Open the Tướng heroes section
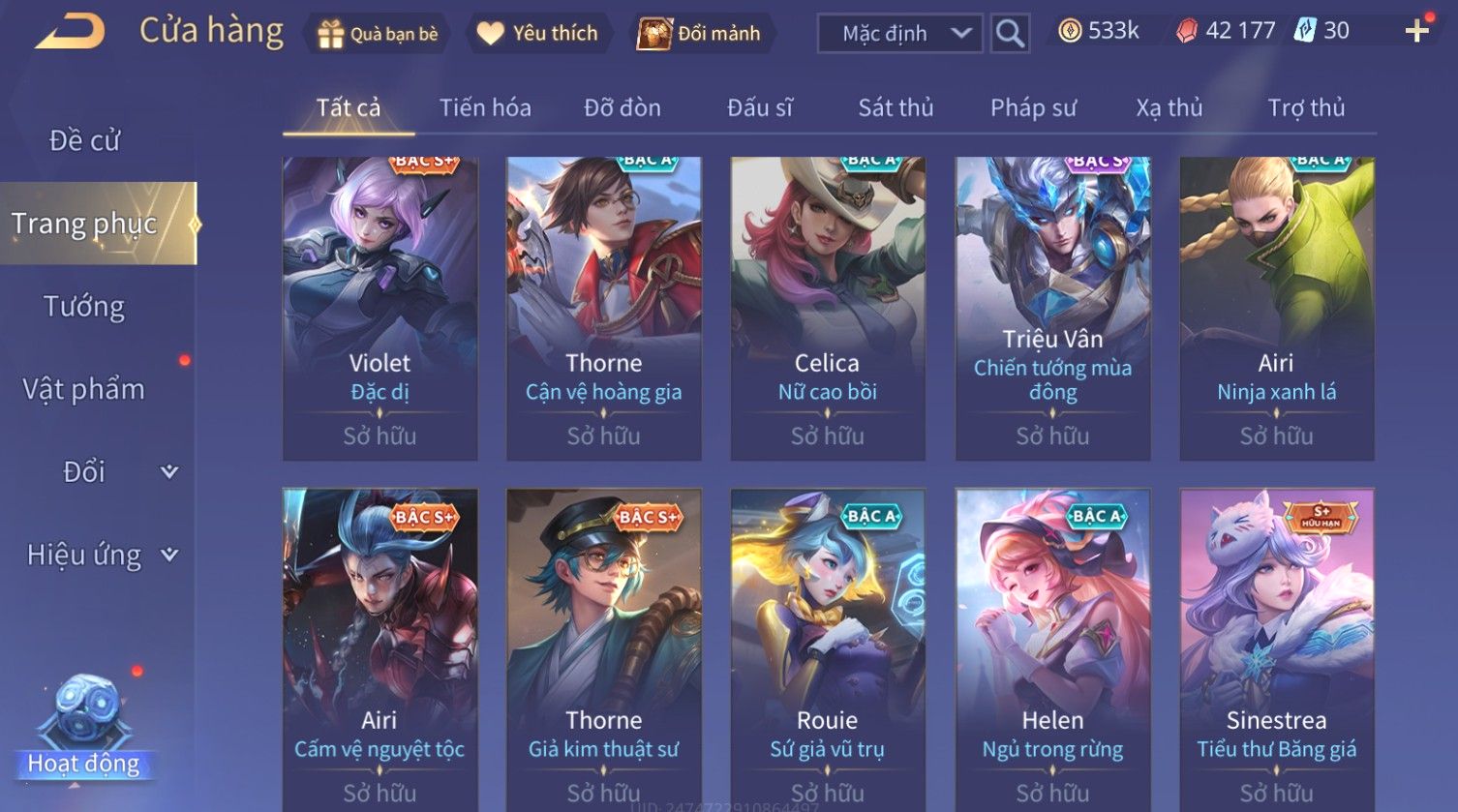Viewport: 1458px width, 812px height. [x=84, y=307]
